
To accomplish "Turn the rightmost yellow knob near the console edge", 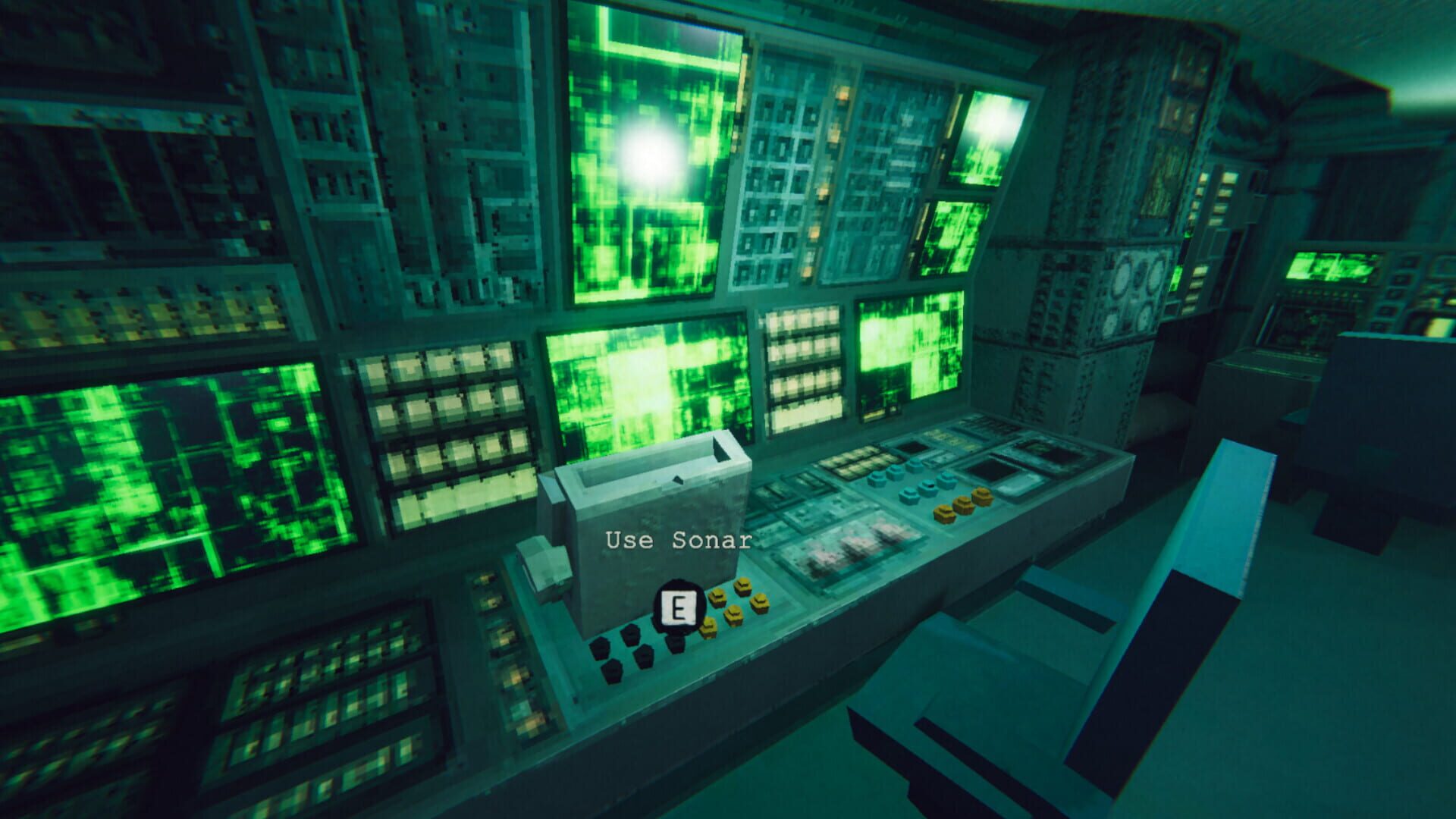I will [x=981, y=494].
